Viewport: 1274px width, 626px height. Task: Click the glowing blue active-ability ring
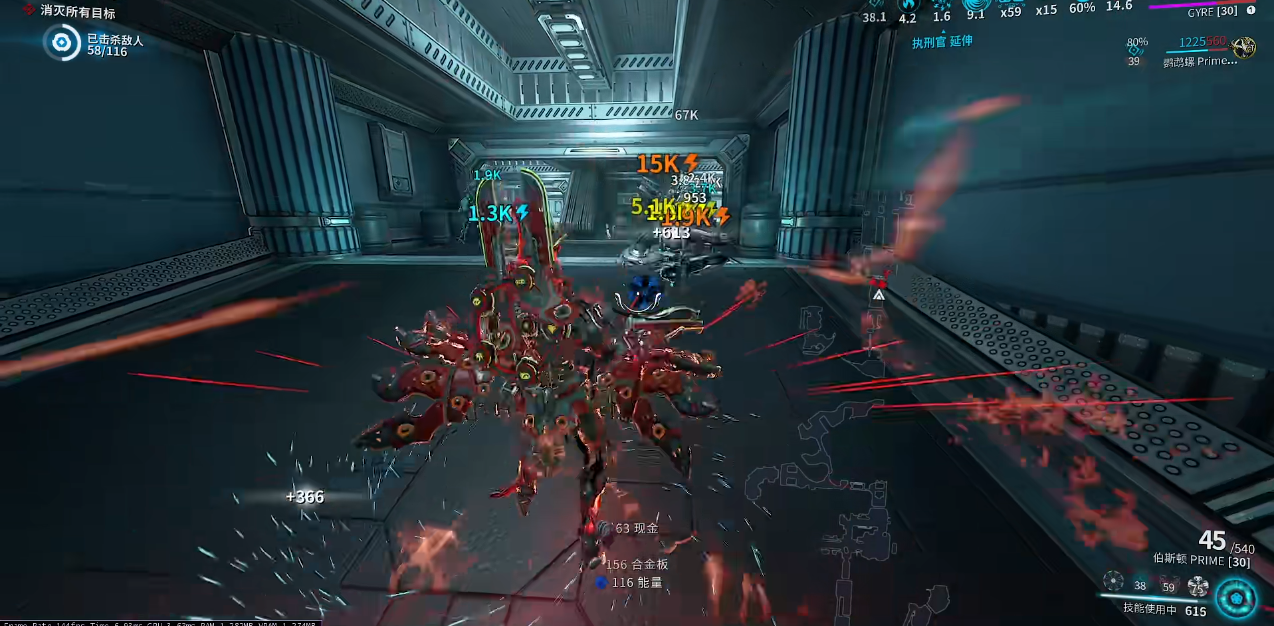(1237, 598)
